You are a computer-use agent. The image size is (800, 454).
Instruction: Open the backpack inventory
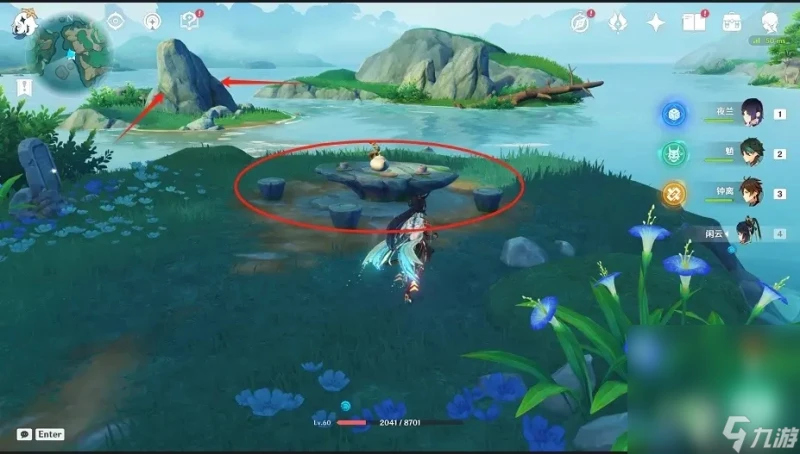click(x=732, y=22)
